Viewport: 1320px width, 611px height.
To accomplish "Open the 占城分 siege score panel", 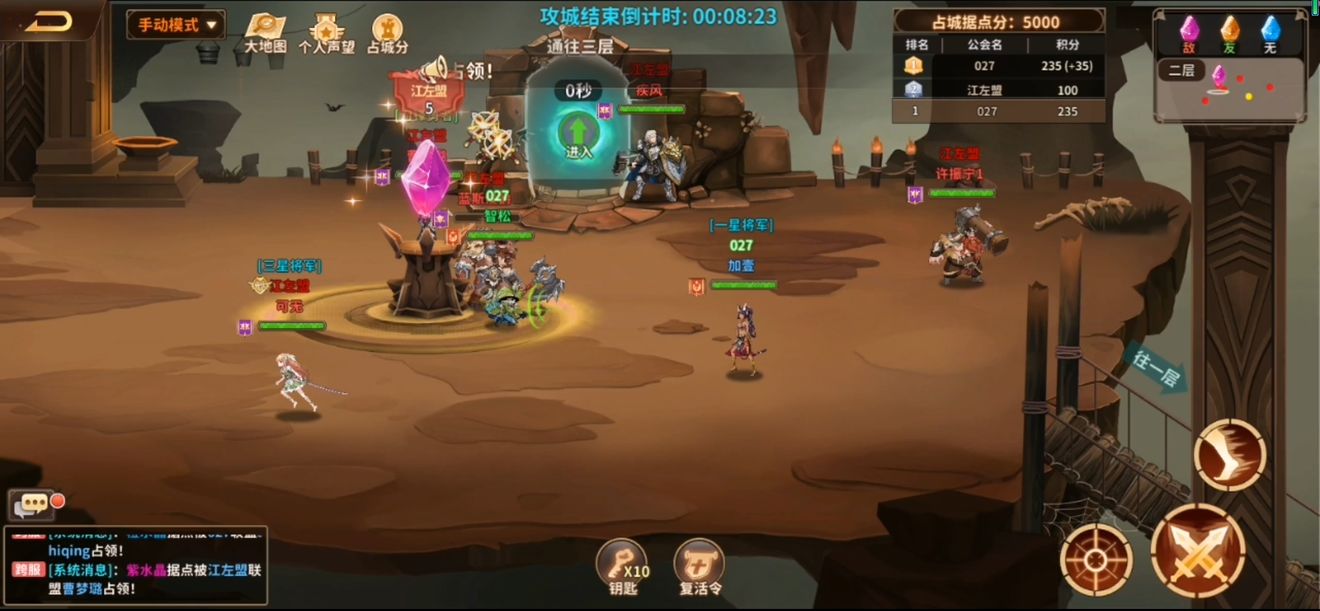I will click(387, 33).
